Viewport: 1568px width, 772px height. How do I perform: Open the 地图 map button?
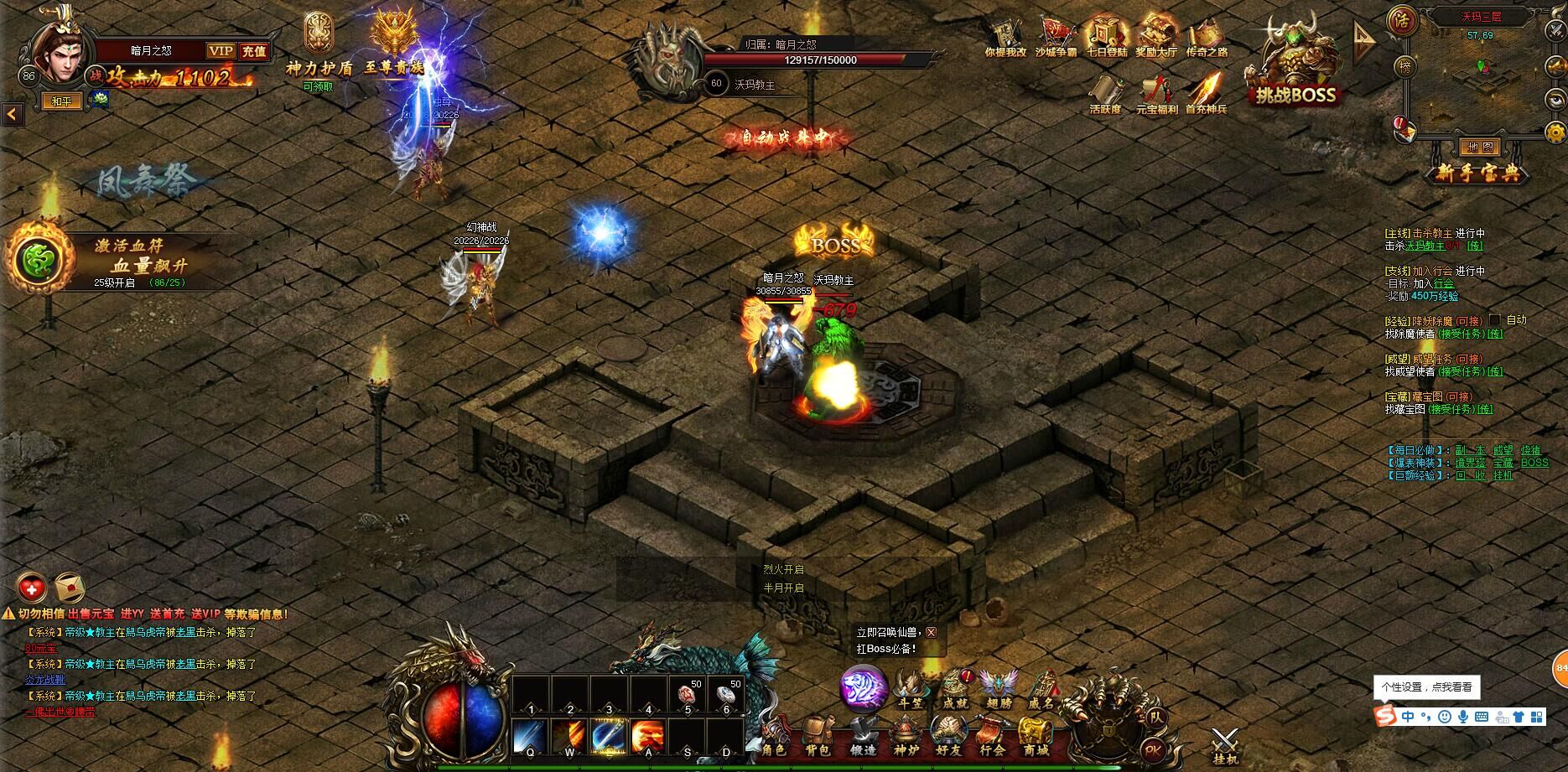pyautogui.click(x=1479, y=148)
